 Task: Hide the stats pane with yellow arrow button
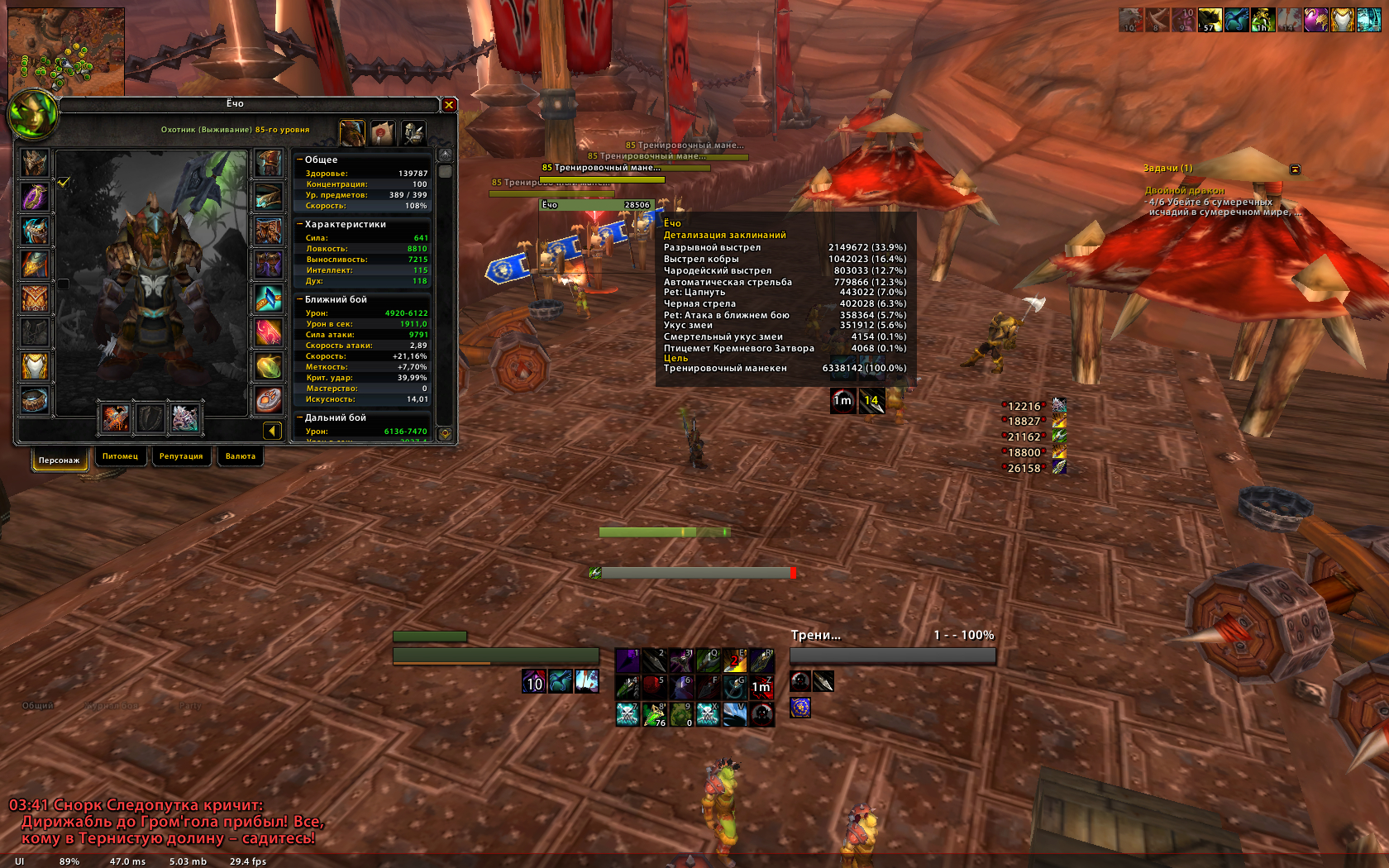(272, 431)
